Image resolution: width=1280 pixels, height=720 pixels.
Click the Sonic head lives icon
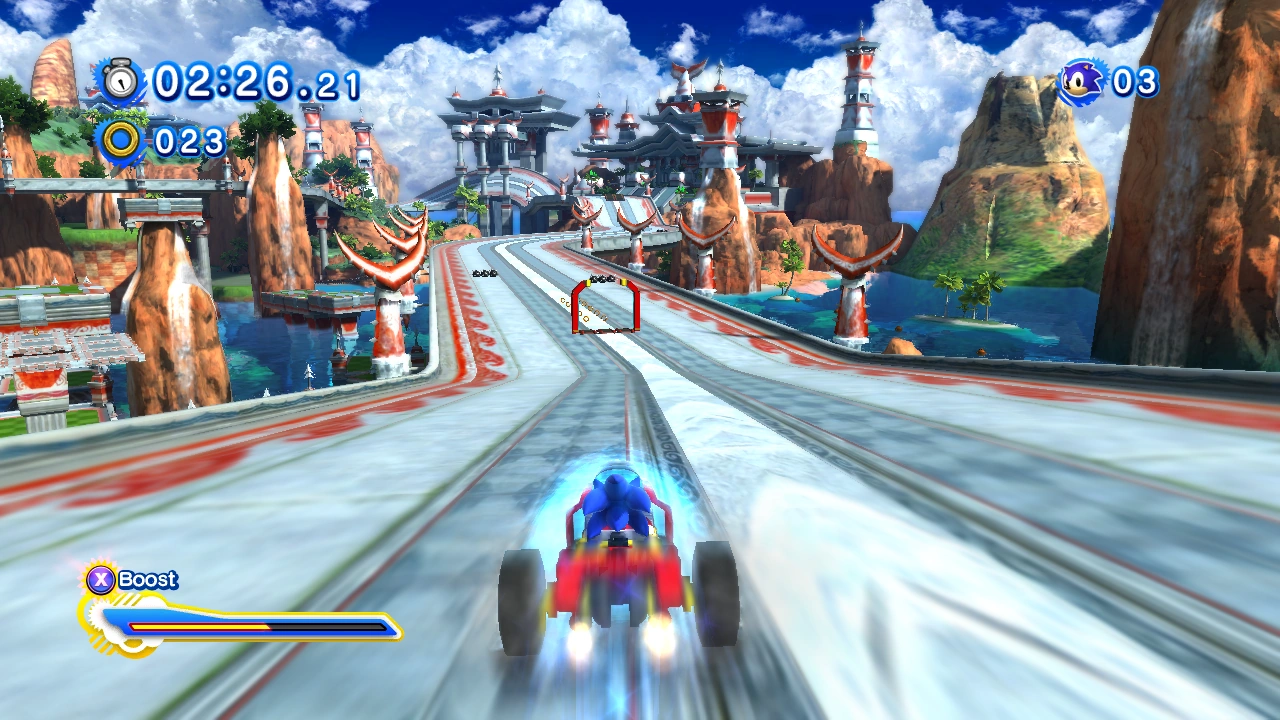click(1082, 82)
